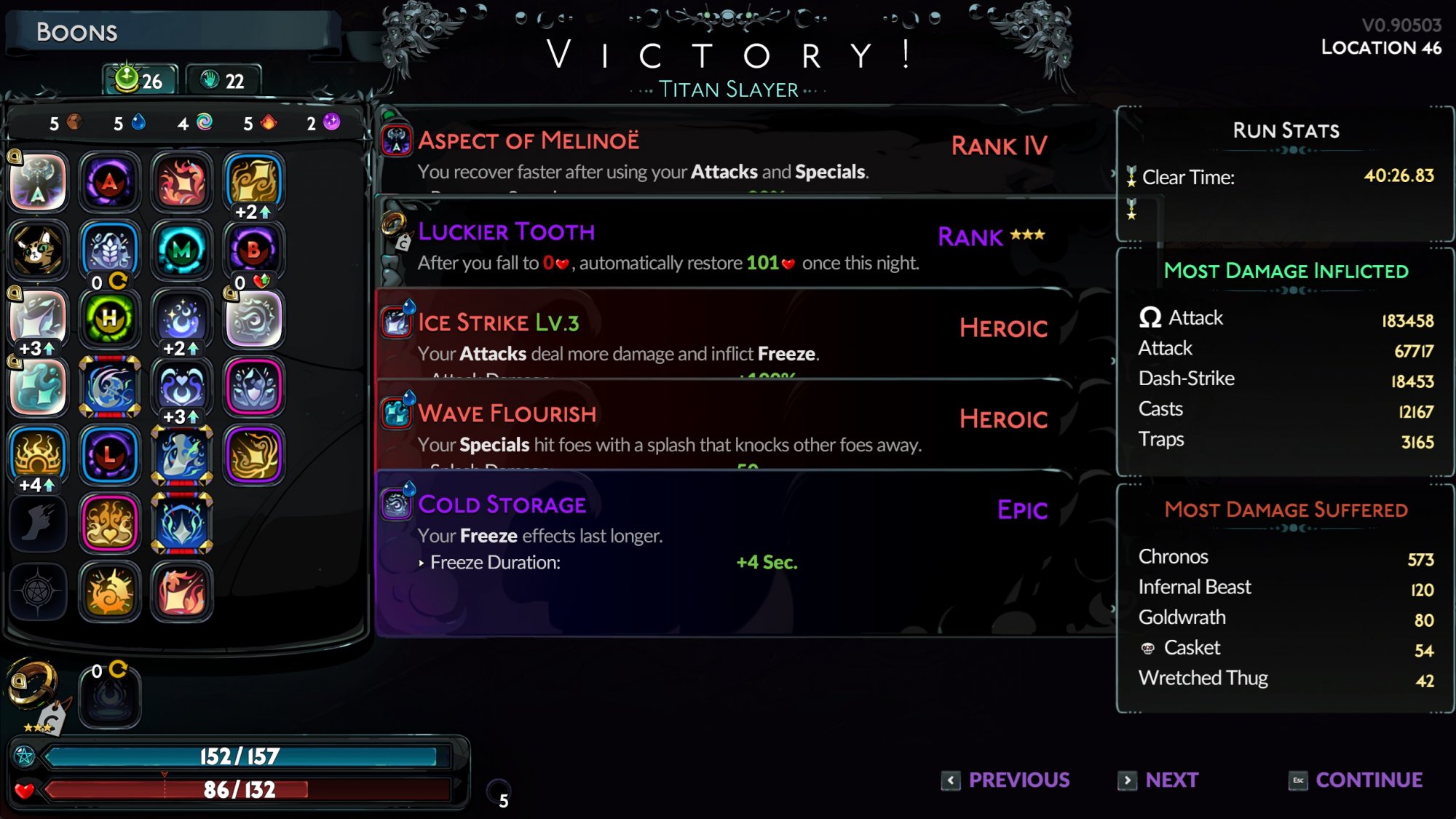Image resolution: width=1456 pixels, height=819 pixels.
Task: Open the arcana cards tab showing 22
Action: [223, 80]
